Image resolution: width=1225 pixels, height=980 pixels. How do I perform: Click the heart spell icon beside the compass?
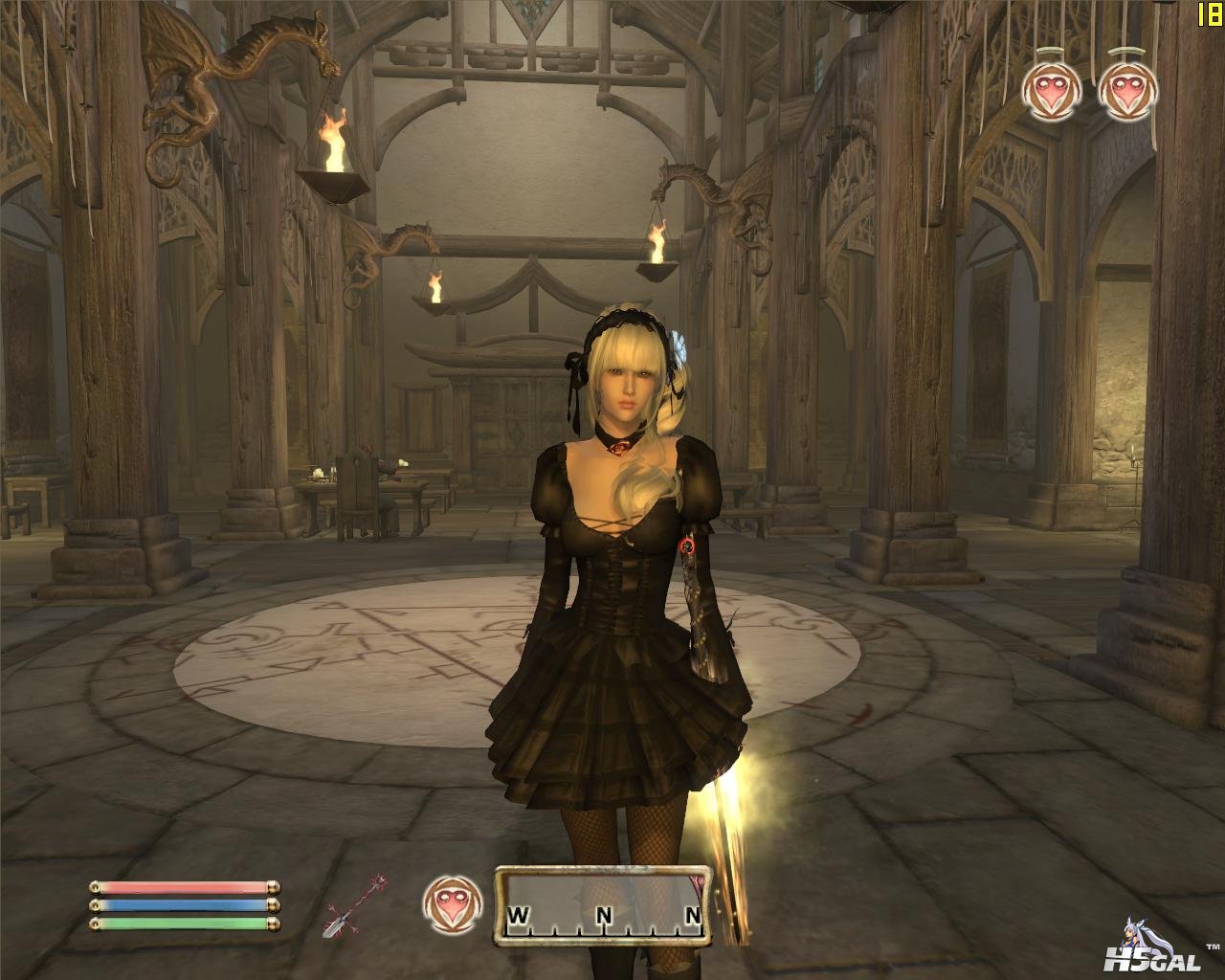[450, 904]
